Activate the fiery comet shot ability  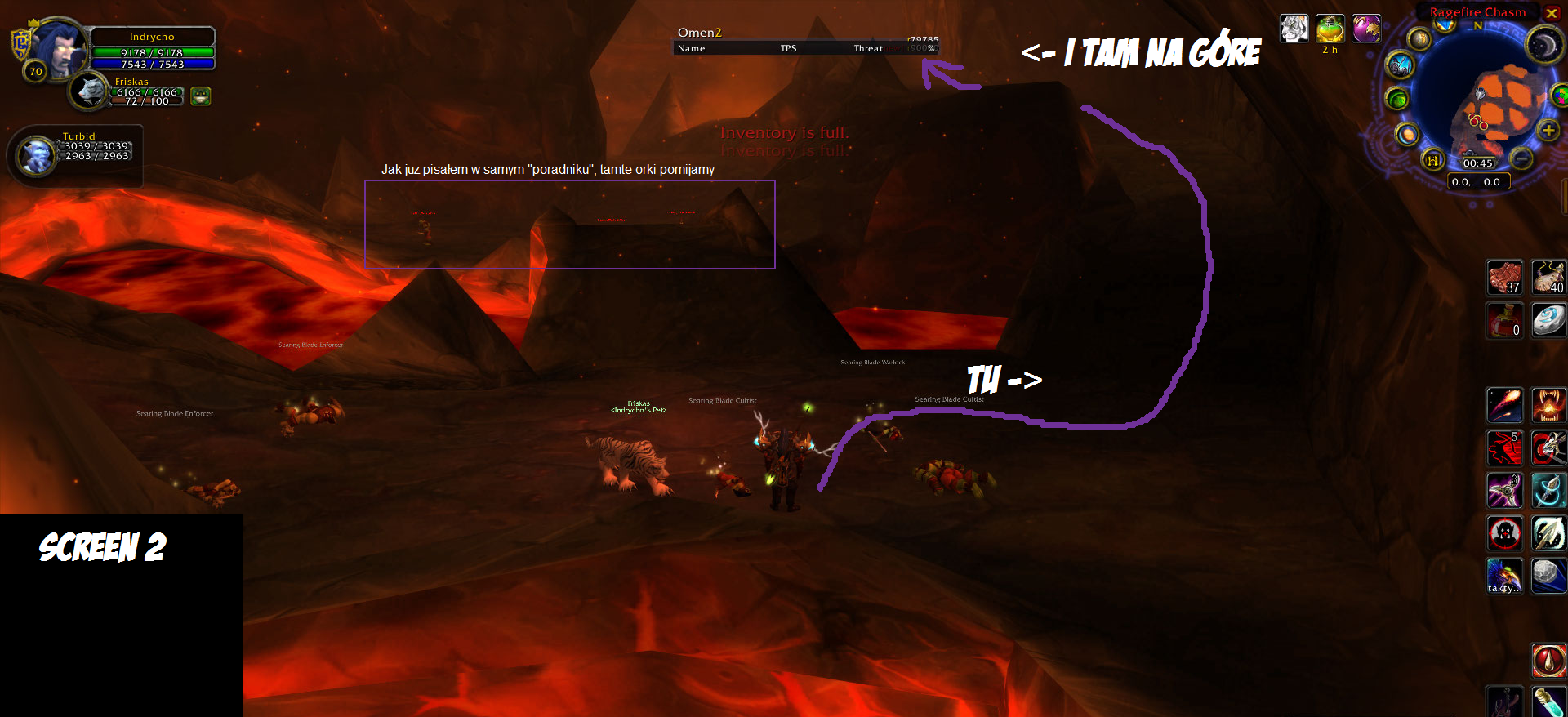pos(1504,405)
